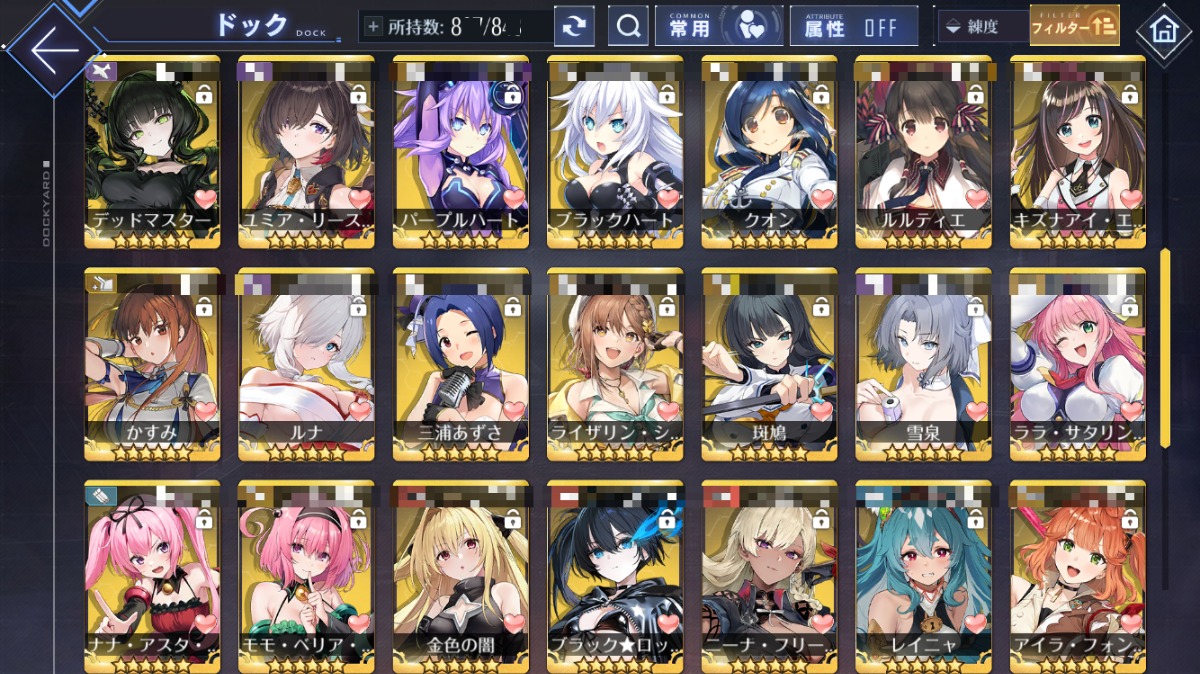Return to the home screen
Screen dimensions: 1200x674
(x=1164, y=30)
